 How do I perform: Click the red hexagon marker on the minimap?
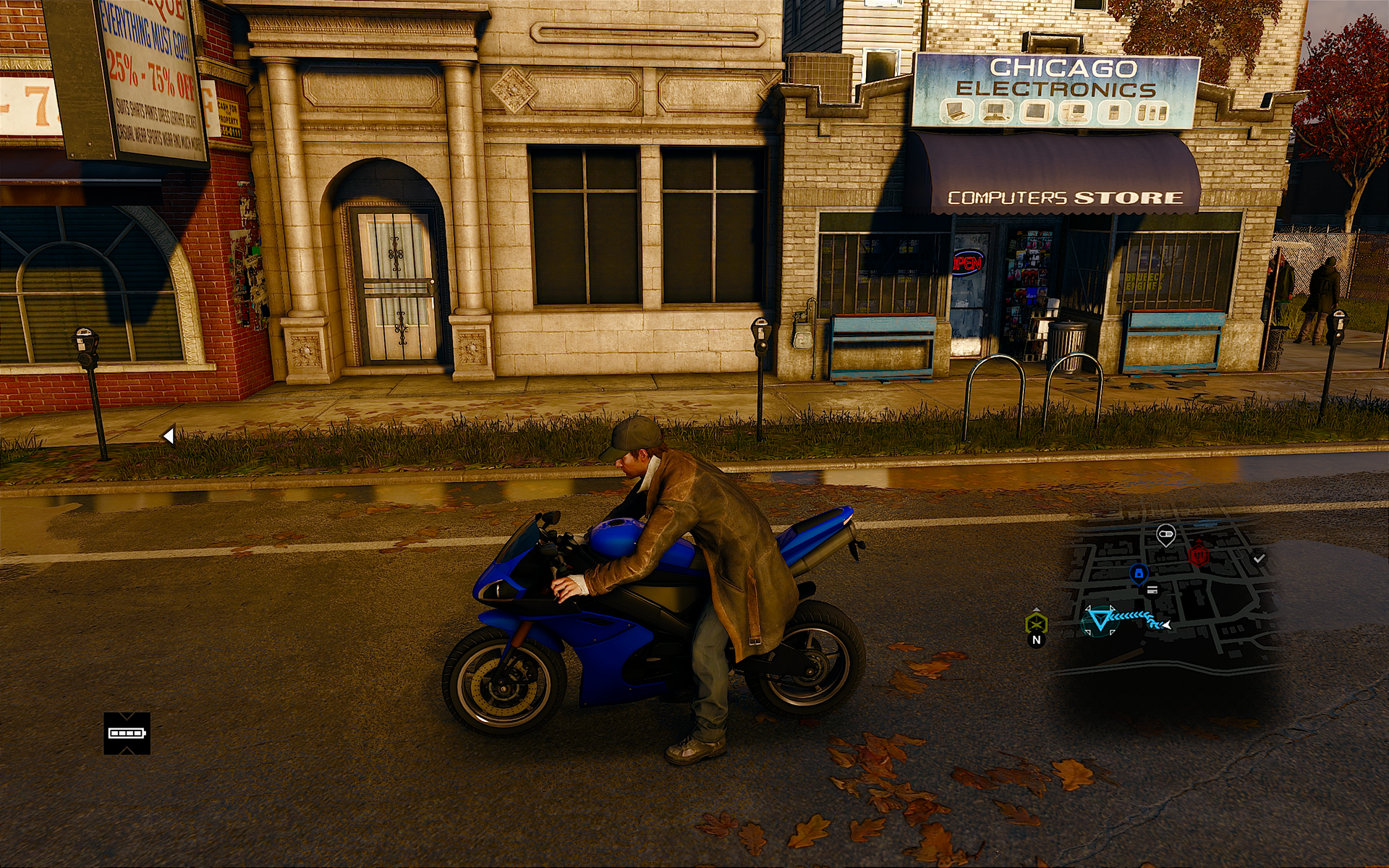click(x=1199, y=556)
